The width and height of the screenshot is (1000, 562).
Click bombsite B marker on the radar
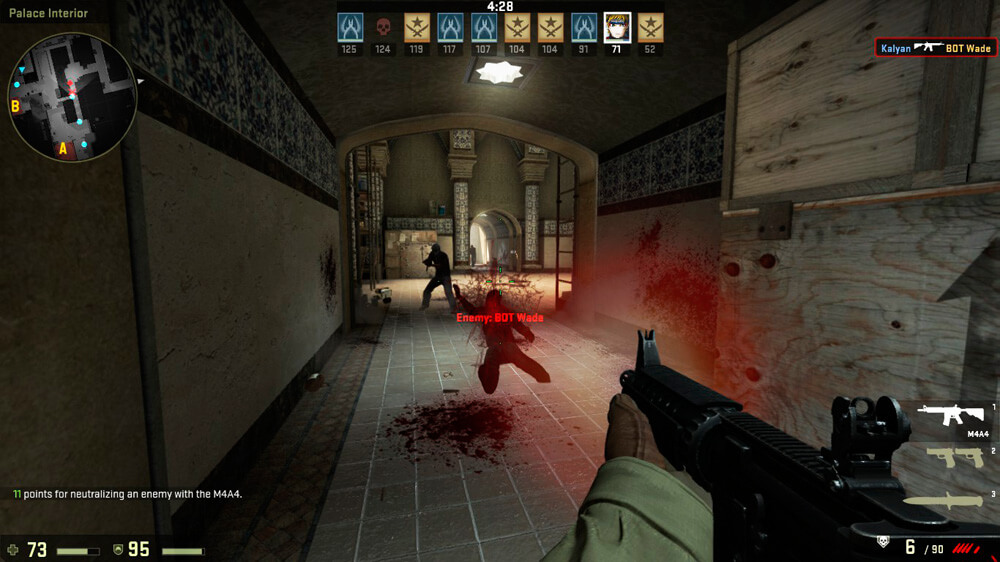pos(16,106)
